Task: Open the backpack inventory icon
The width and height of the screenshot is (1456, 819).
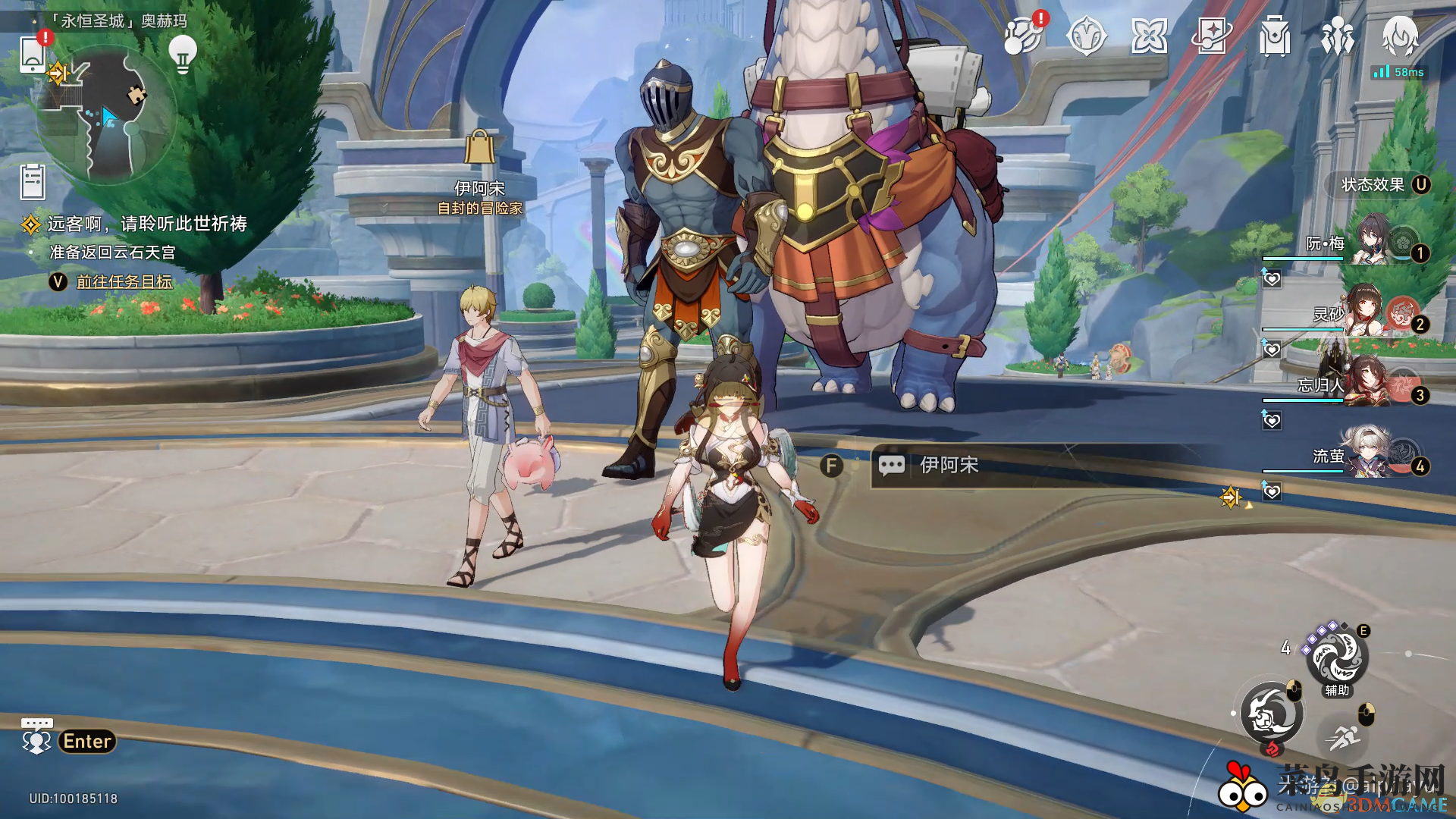Action: 1275,36
